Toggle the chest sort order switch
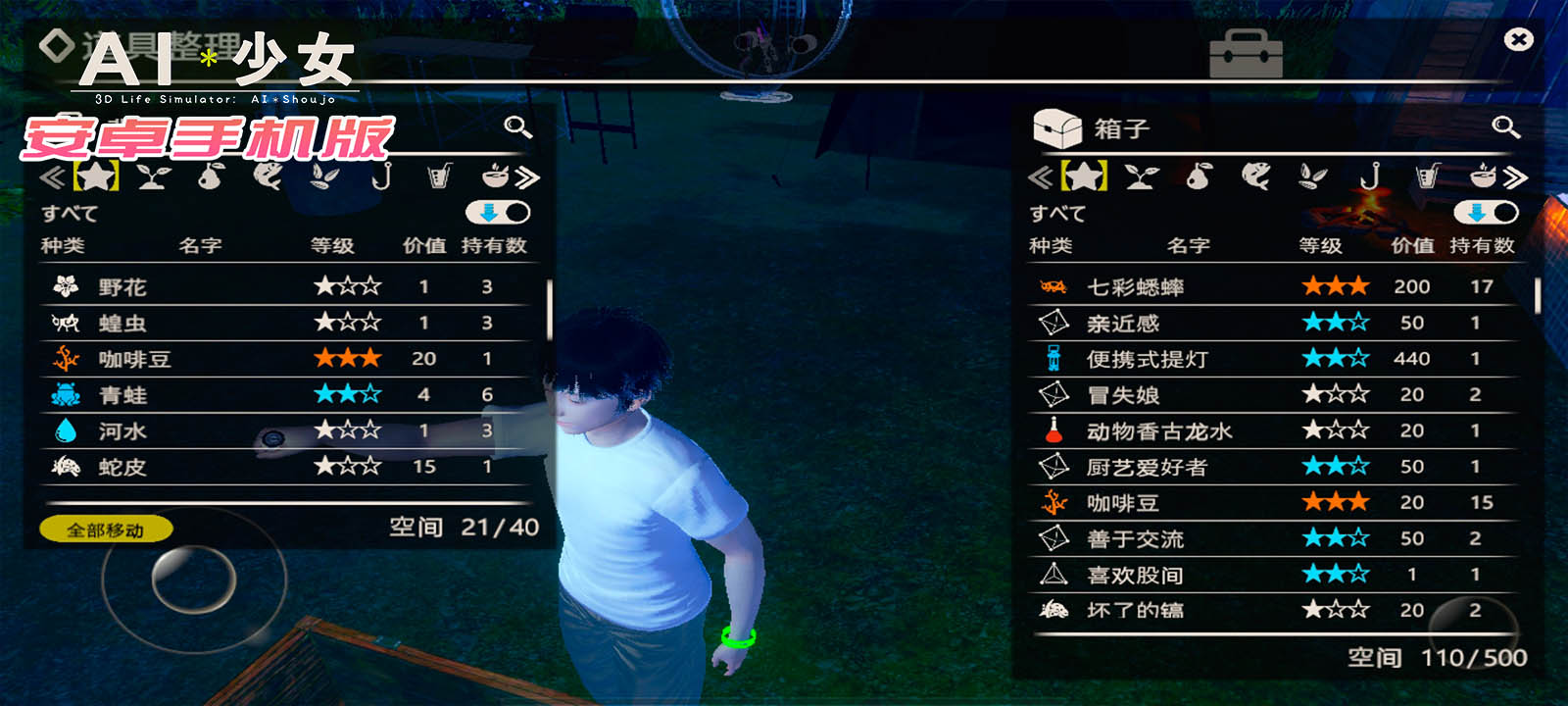This screenshot has height=706, width=1568. [1486, 213]
